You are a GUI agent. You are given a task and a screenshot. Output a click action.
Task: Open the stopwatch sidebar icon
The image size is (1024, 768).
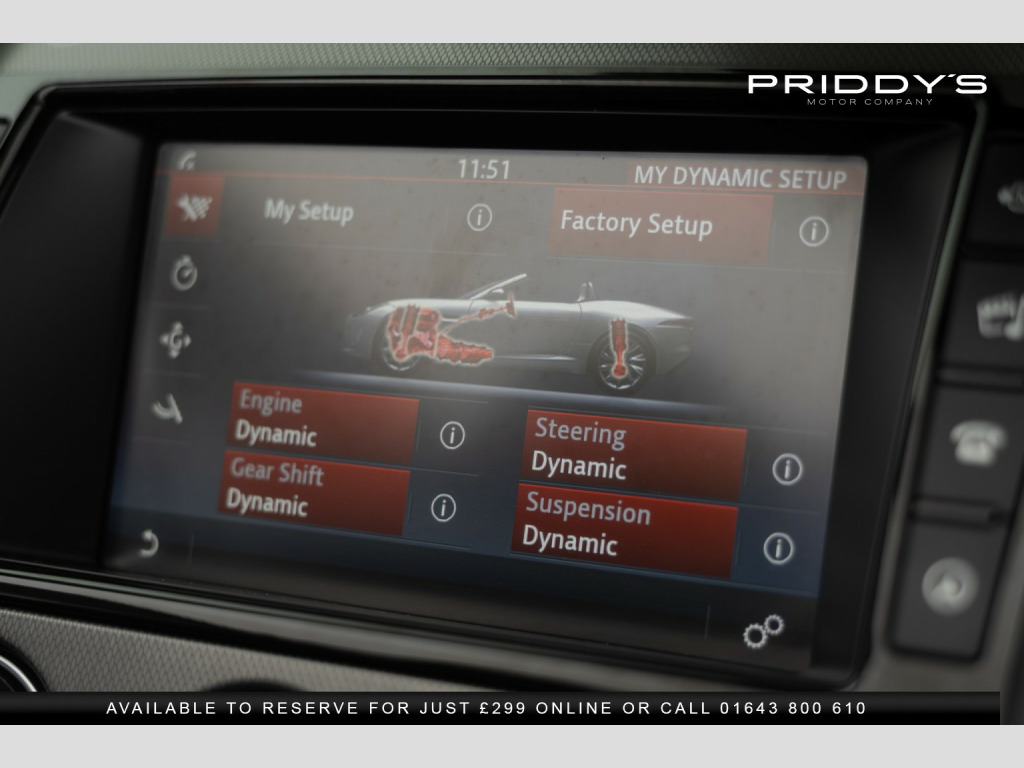pos(183,274)
